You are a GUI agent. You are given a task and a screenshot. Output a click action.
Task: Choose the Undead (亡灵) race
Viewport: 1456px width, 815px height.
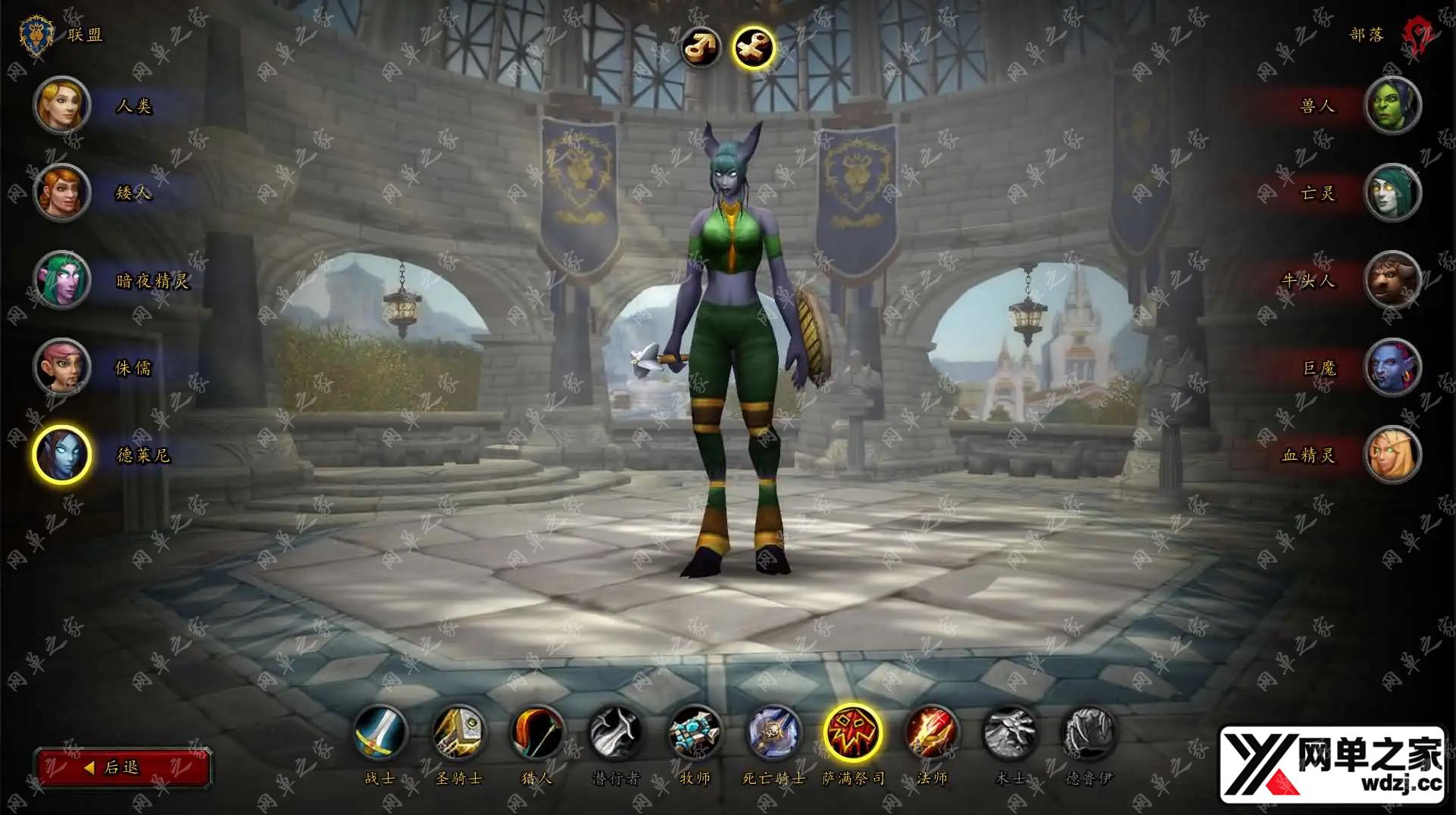[1392, 192]
